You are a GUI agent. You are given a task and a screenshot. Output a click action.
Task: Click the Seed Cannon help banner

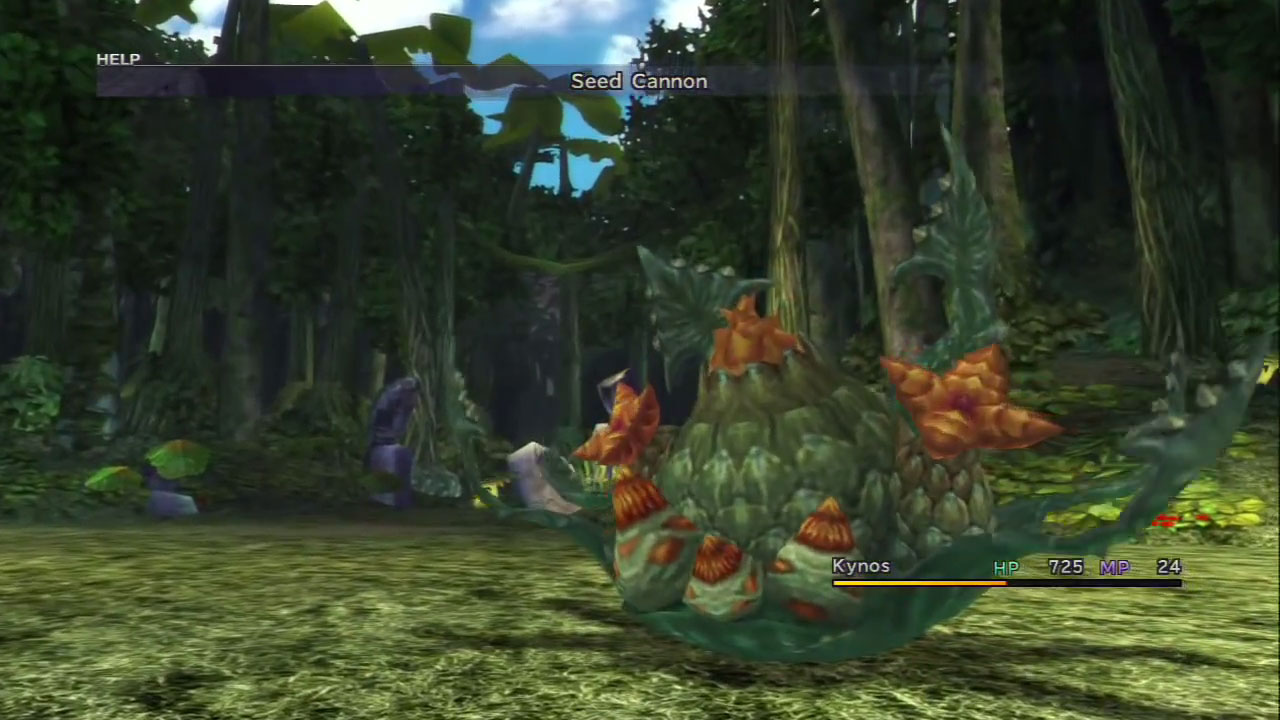[x=638, y=82]
